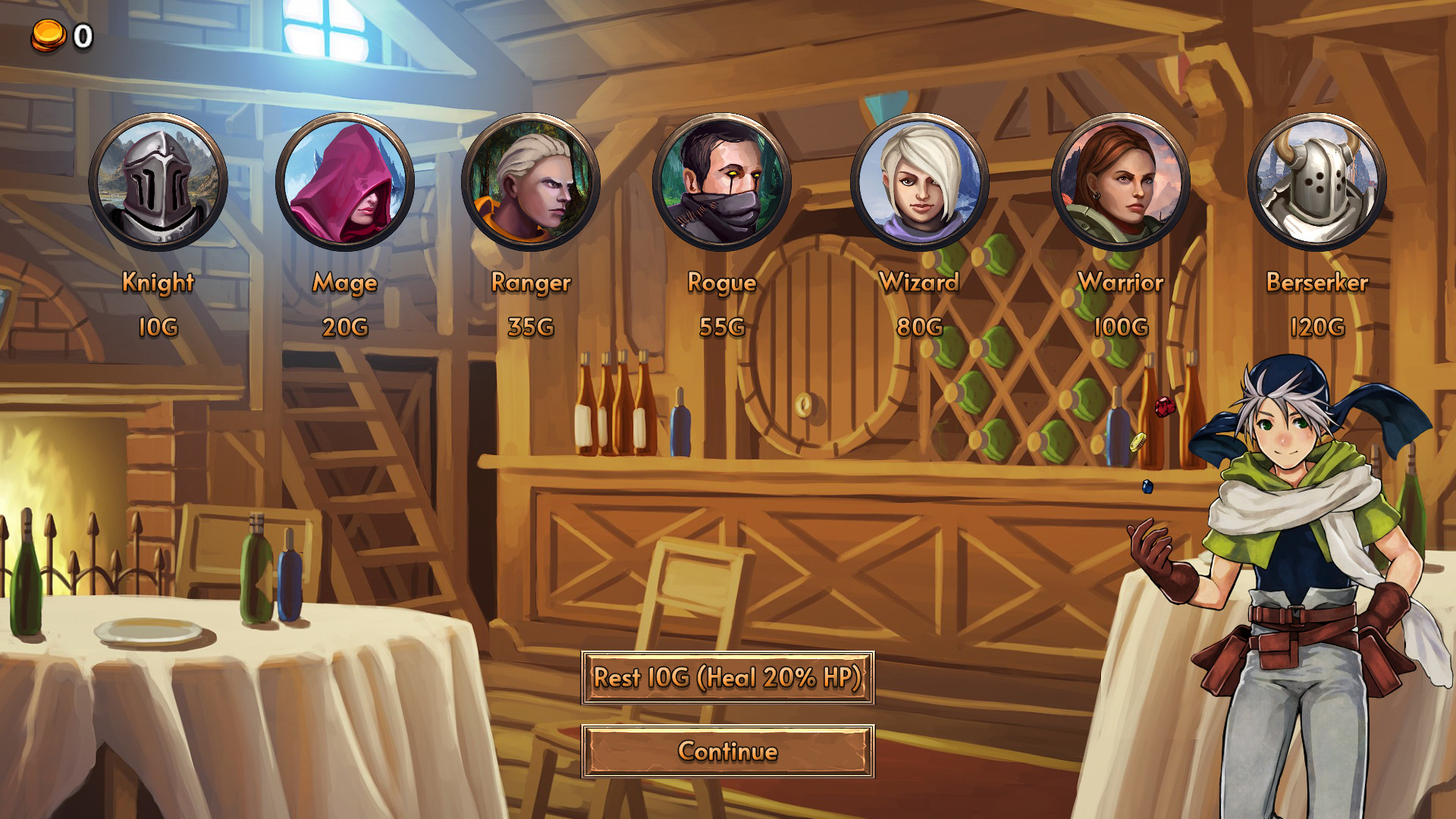Hire the Knight for 10G
Screen dimensions: 1456x819
coord(158,182)
